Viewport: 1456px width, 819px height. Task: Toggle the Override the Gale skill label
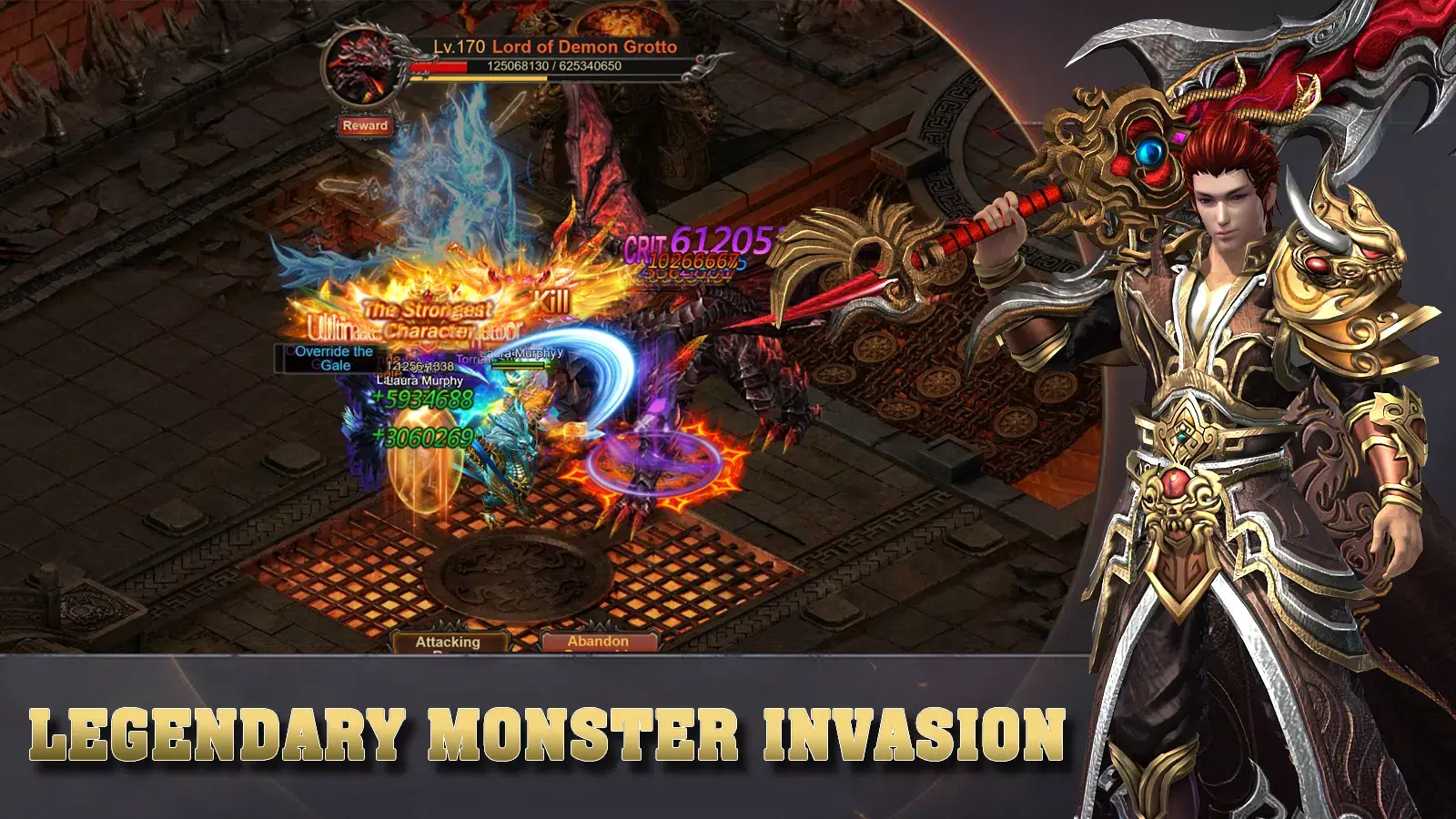(x=332, y=358)
